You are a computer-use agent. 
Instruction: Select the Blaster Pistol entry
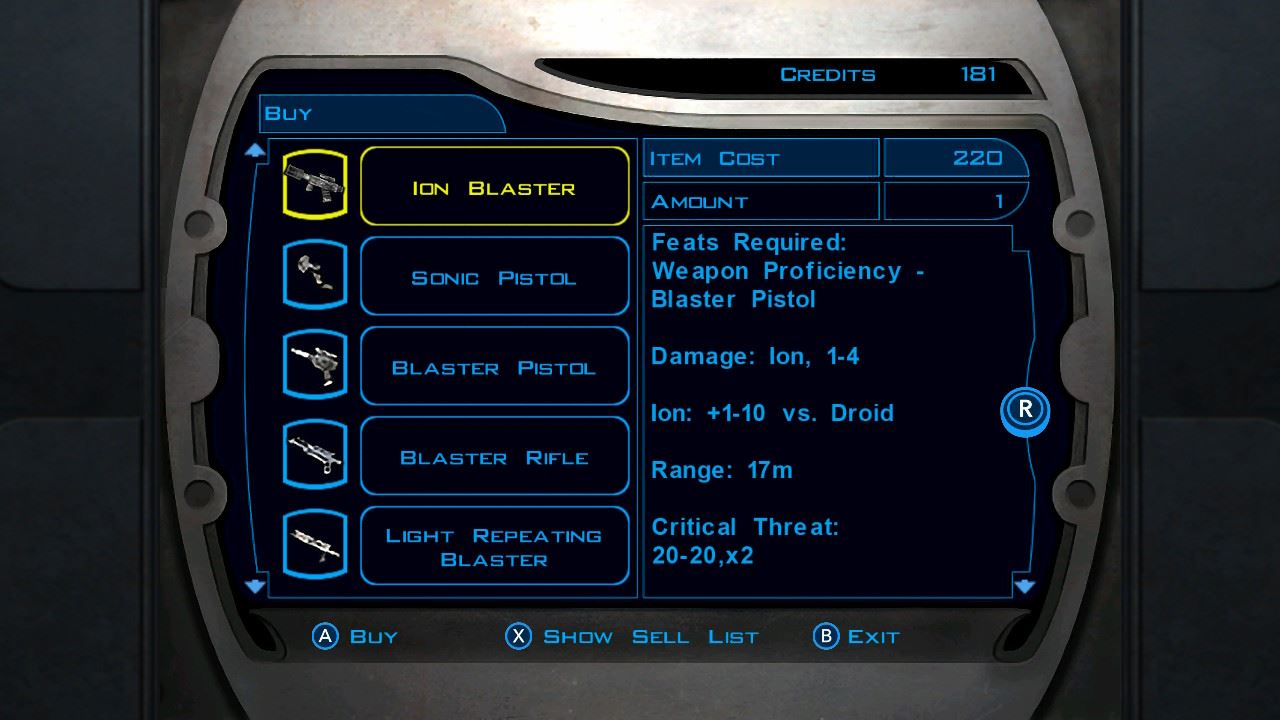coord(494,367)
